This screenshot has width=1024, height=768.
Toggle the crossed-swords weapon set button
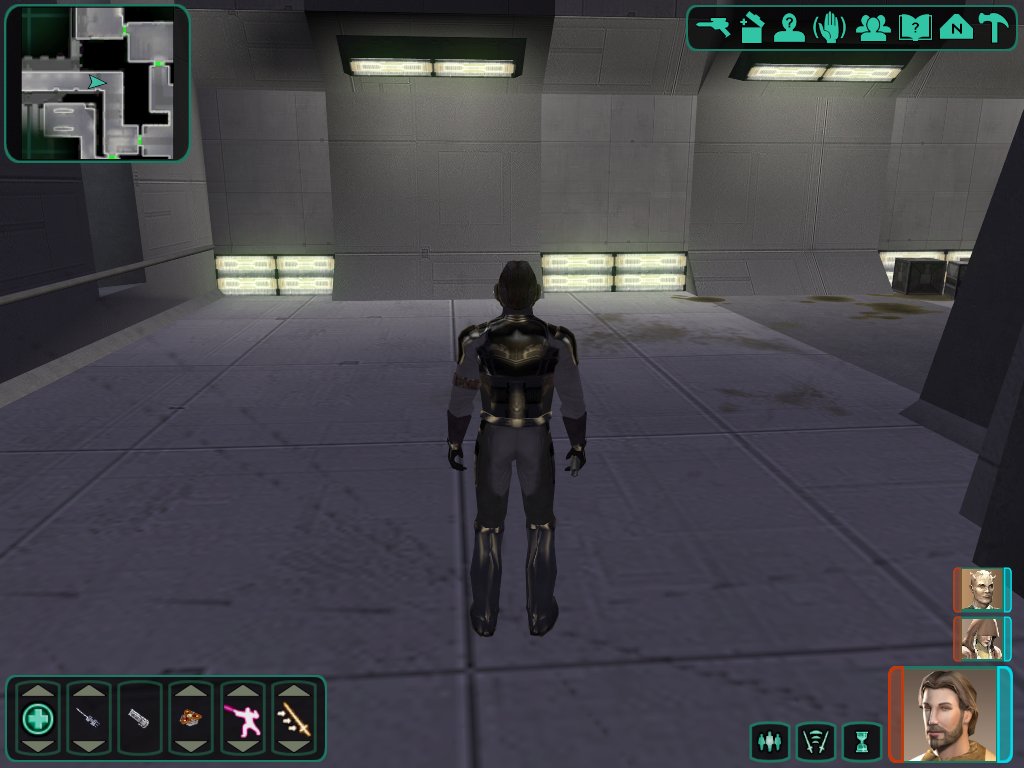point(815,742)
